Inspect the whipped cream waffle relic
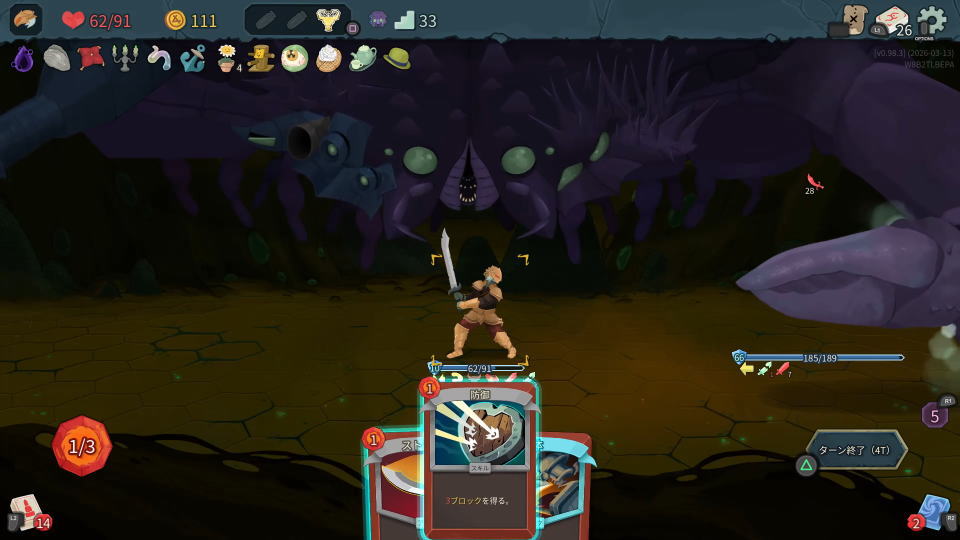This screenshot has height=540, width=960. tap(328, 58)
